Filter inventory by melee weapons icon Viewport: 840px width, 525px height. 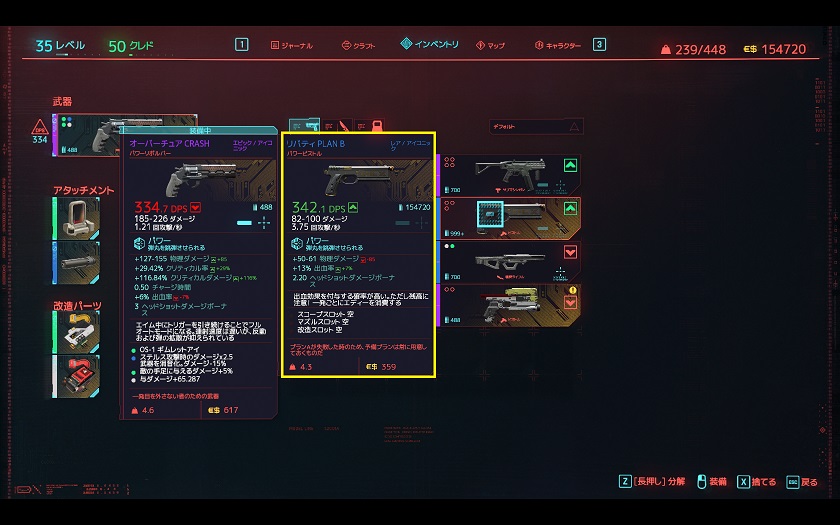click(342, 127)
